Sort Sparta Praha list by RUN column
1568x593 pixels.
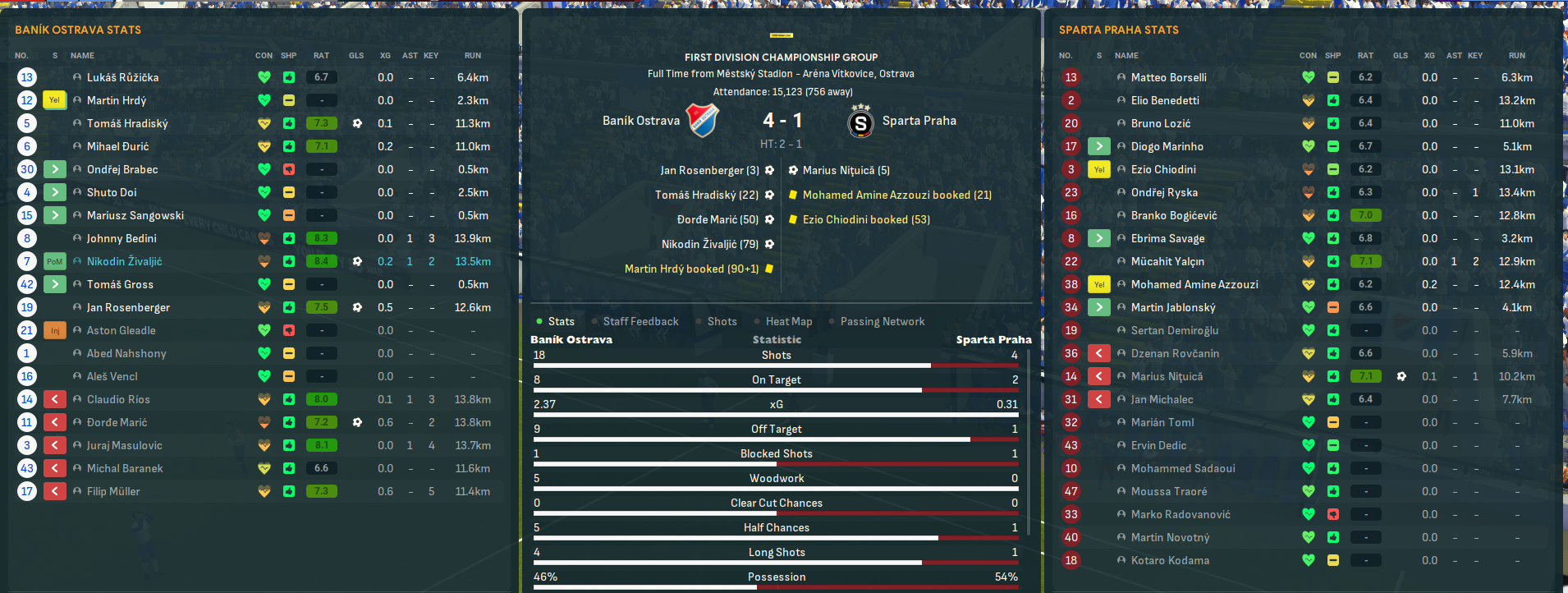[x=1516, y=56]
